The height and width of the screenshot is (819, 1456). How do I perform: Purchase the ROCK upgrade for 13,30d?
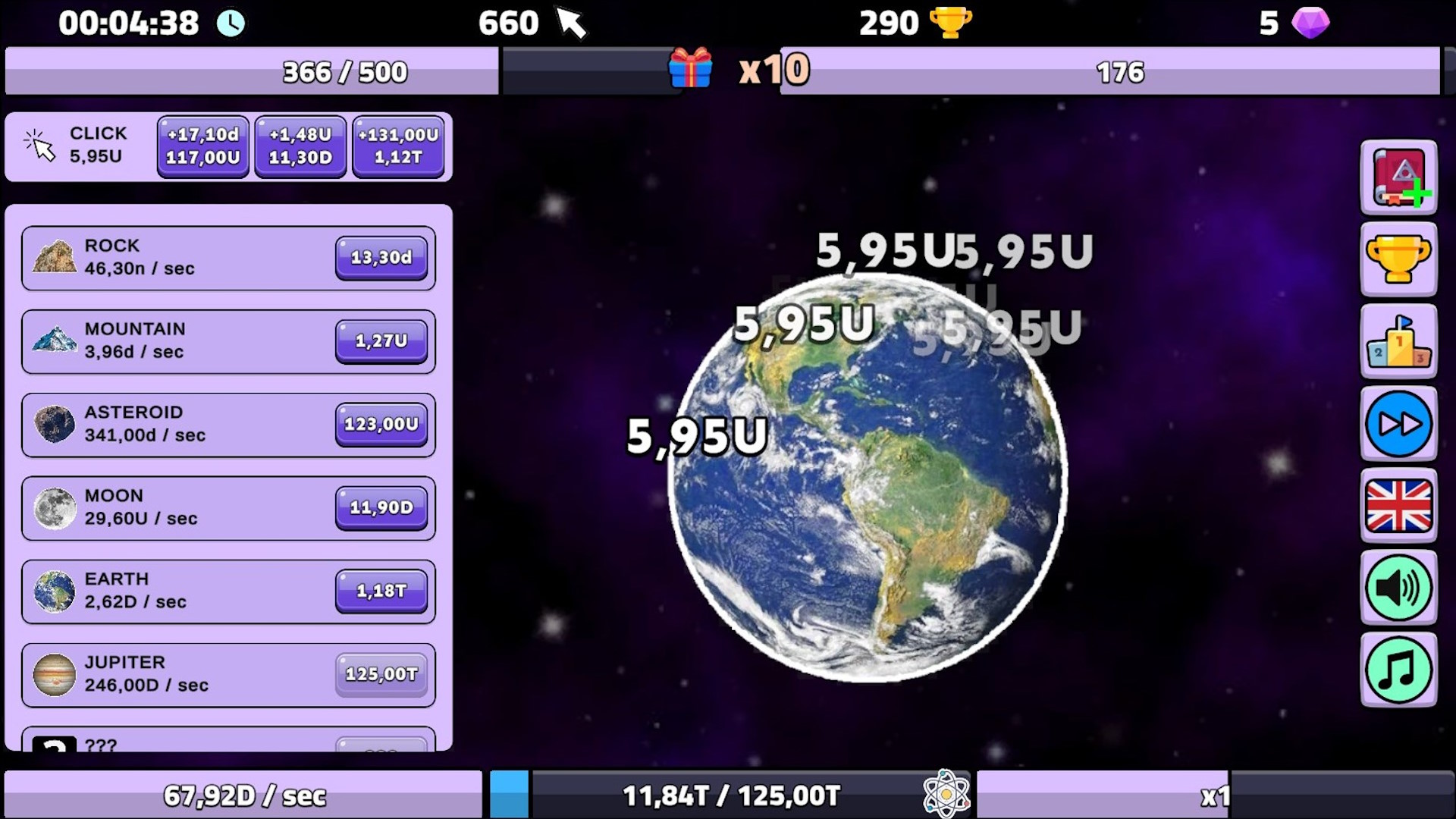[381, 258]
